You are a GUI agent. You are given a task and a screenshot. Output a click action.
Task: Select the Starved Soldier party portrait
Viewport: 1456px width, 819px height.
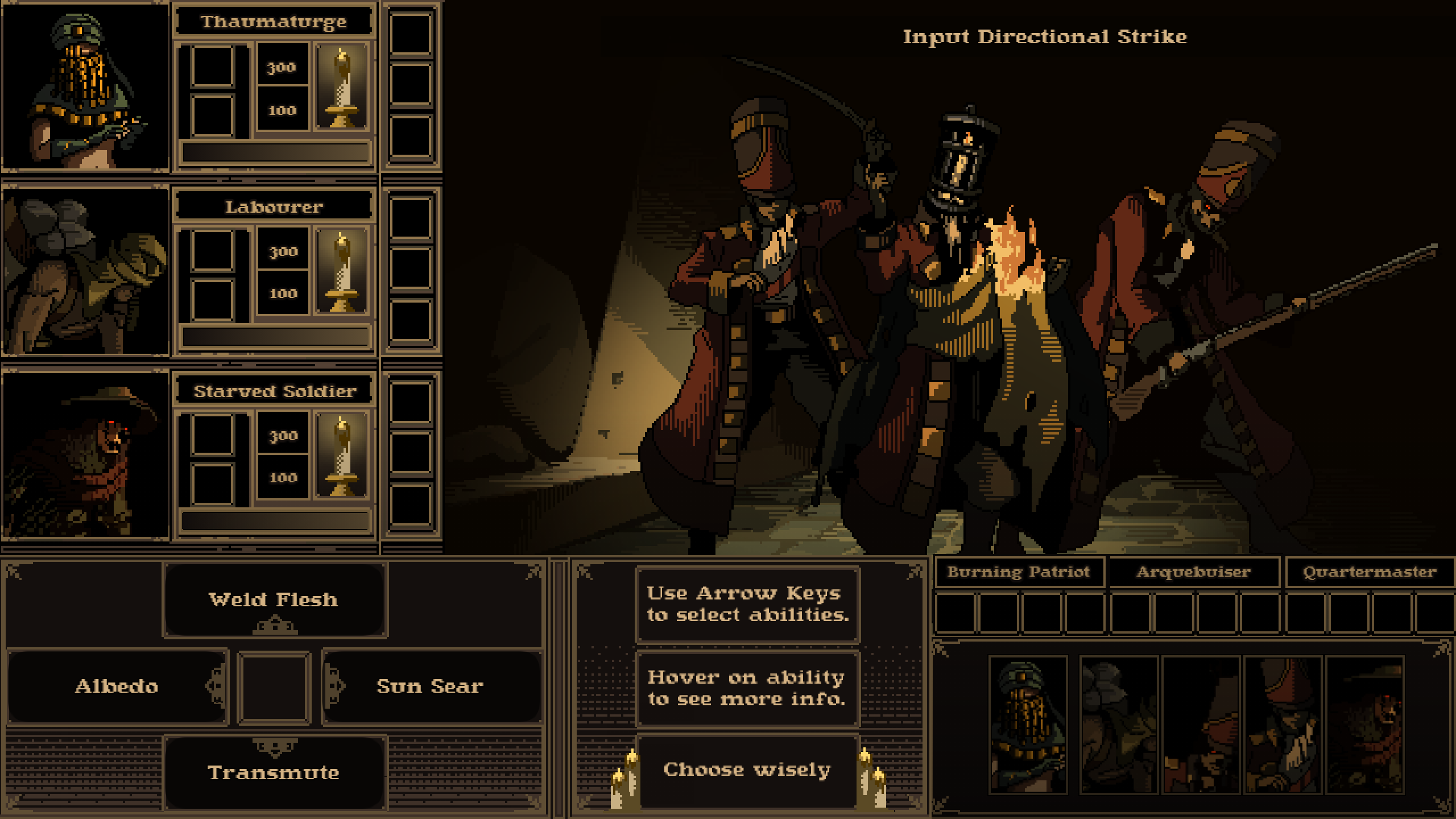click(85, 455)
